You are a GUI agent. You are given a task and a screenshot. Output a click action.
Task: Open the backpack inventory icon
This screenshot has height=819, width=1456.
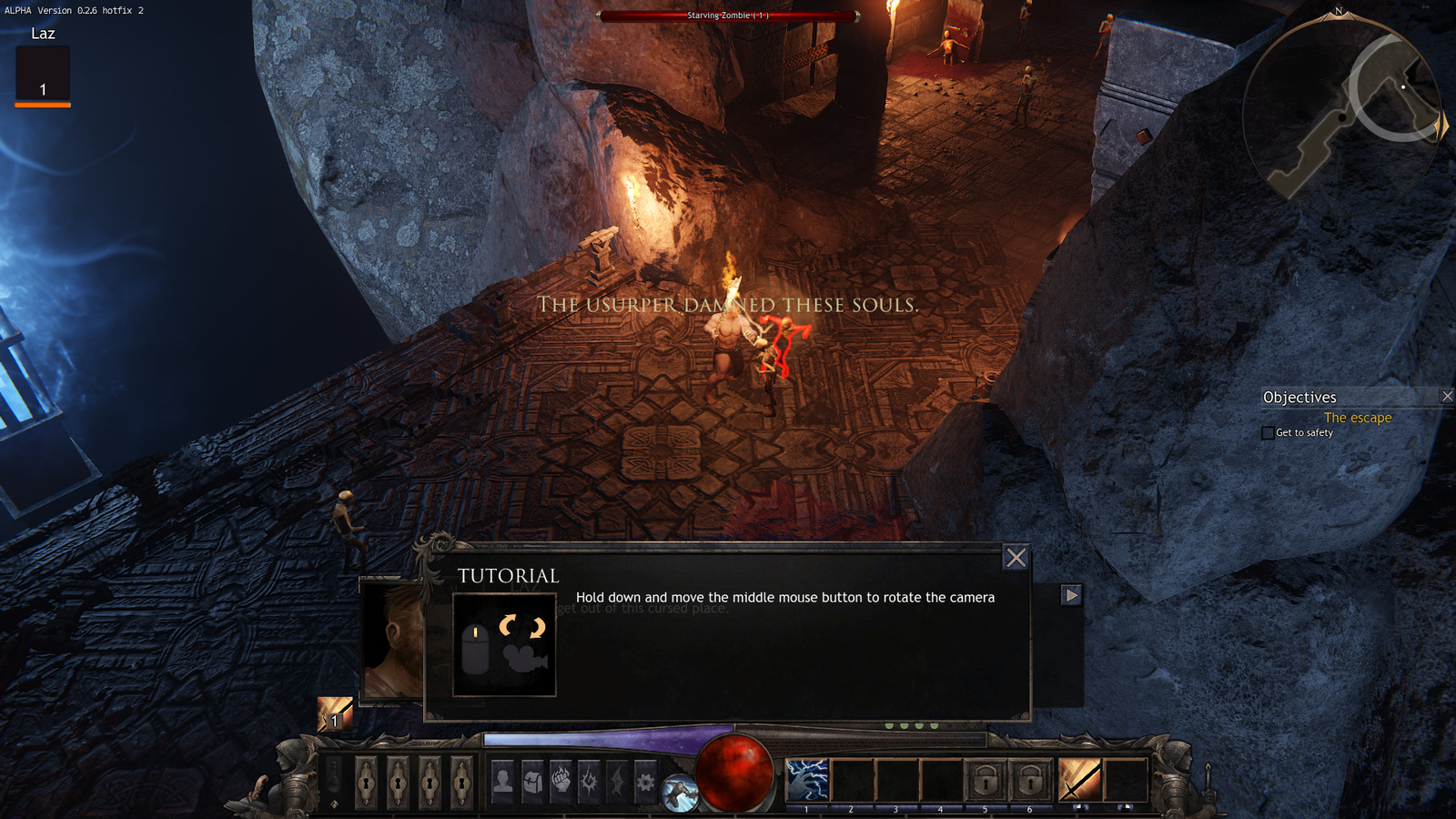pyautogui.click(x=531, y=781)
